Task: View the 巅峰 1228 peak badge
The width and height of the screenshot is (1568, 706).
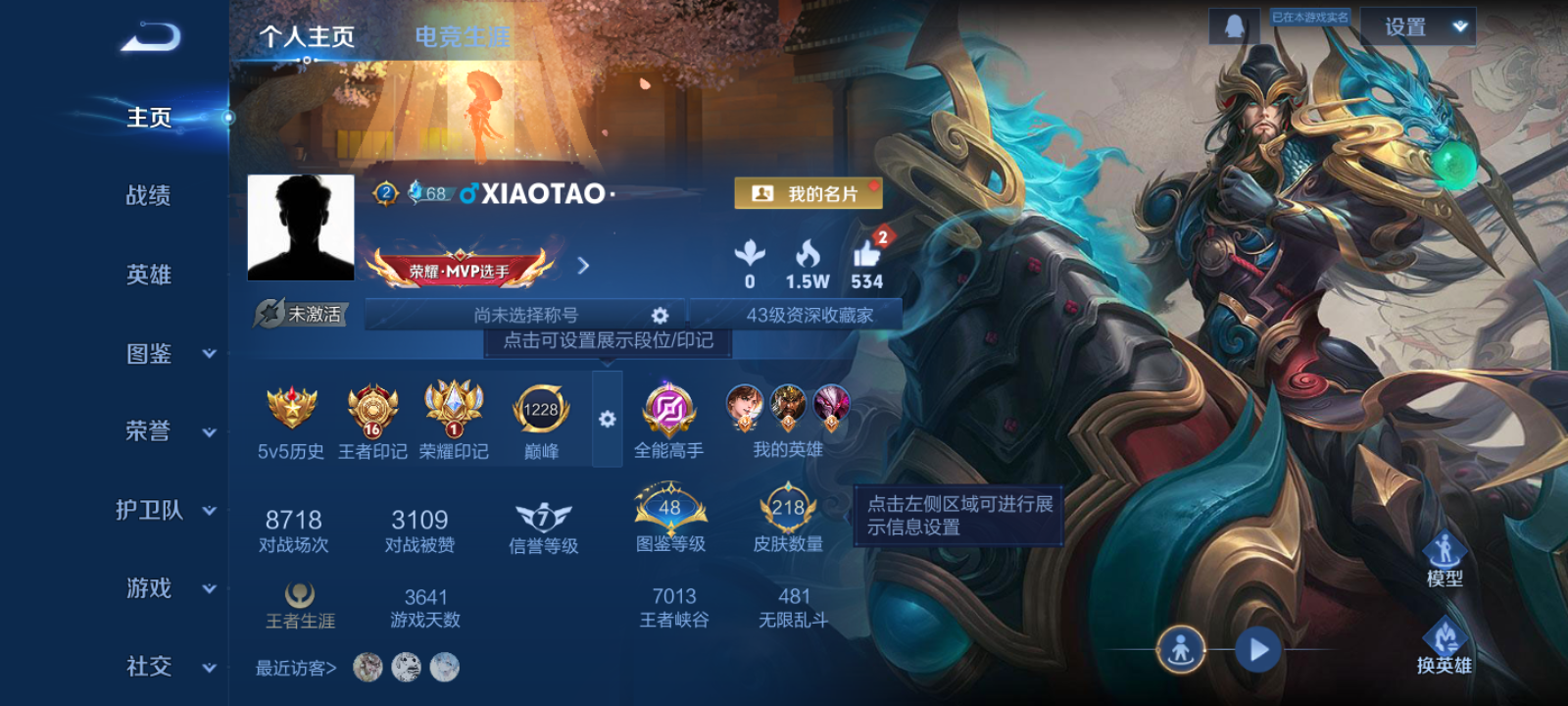Action: tap(538, 410)
